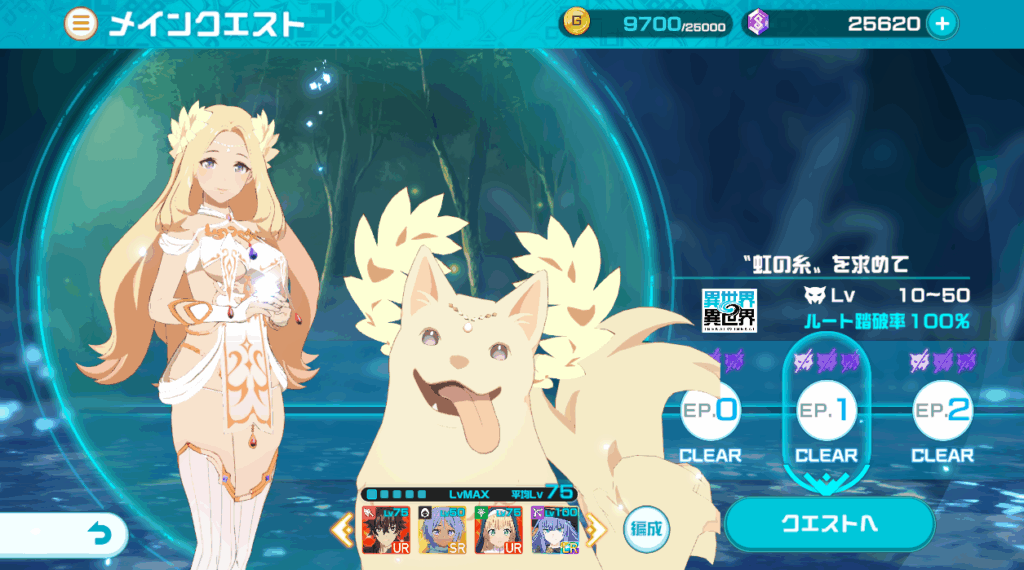
Task: Select episode EP.1
Action: (x=826, y=411)
